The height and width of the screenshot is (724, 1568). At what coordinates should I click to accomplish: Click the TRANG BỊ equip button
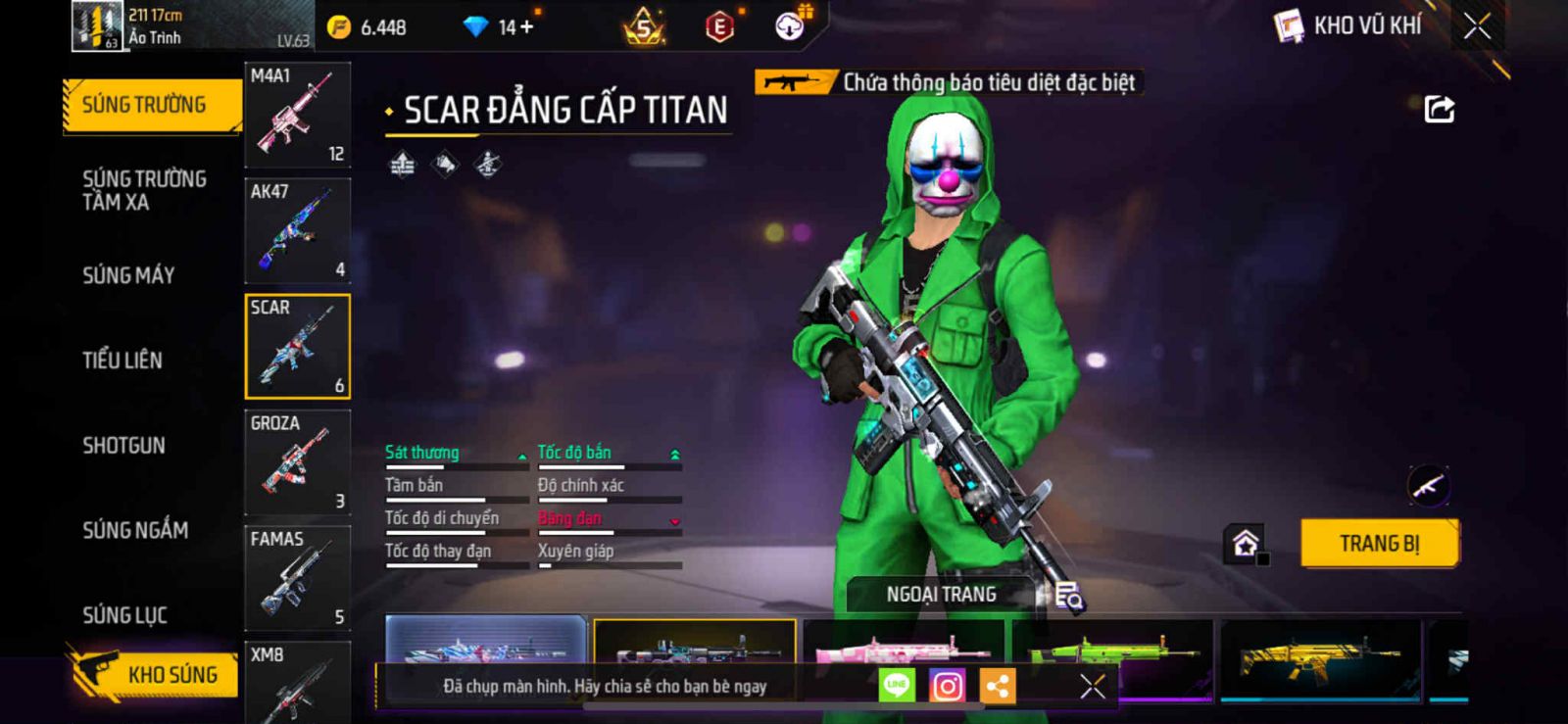point(1379,543)
